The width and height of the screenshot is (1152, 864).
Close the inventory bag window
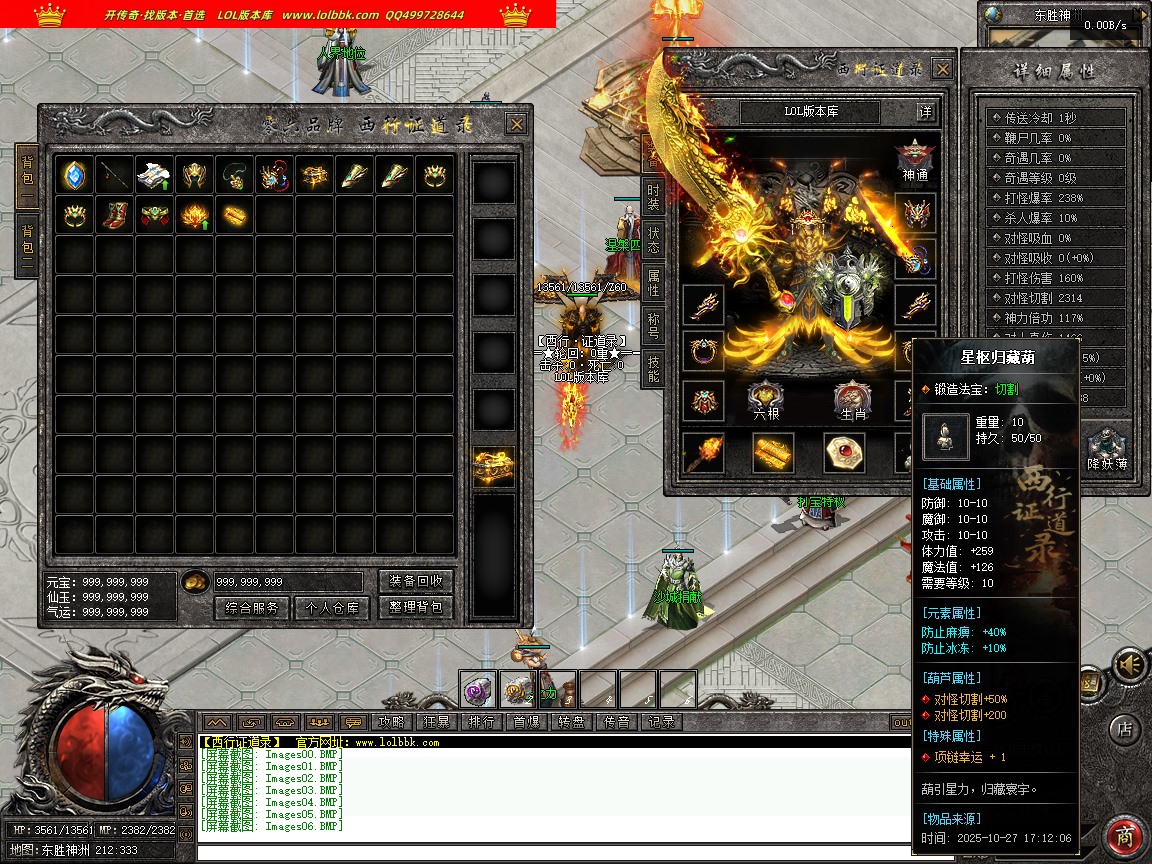[516, 124]
